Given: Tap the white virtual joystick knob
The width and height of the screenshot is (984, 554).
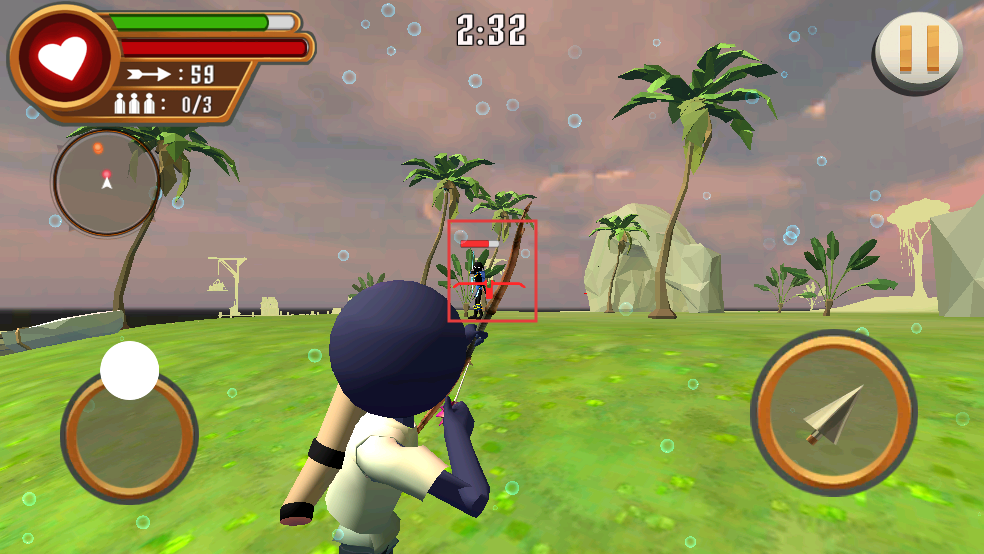Looking at the screenshot, I should [x=130, y=371].
